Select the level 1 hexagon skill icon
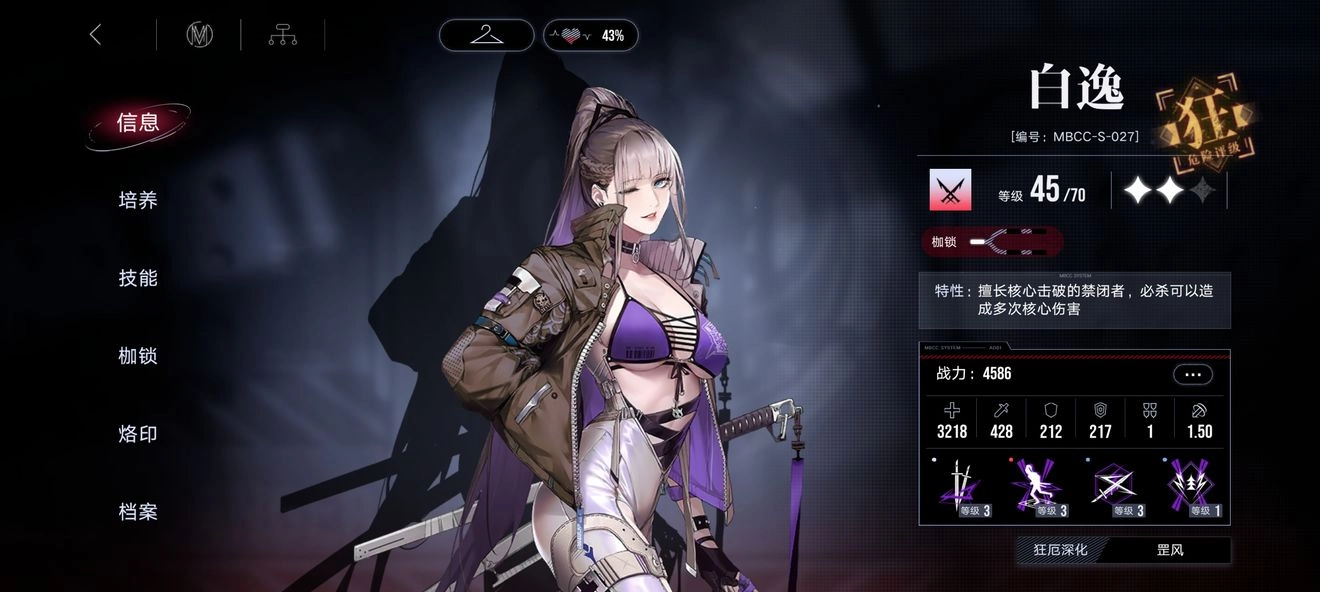 1192,488
